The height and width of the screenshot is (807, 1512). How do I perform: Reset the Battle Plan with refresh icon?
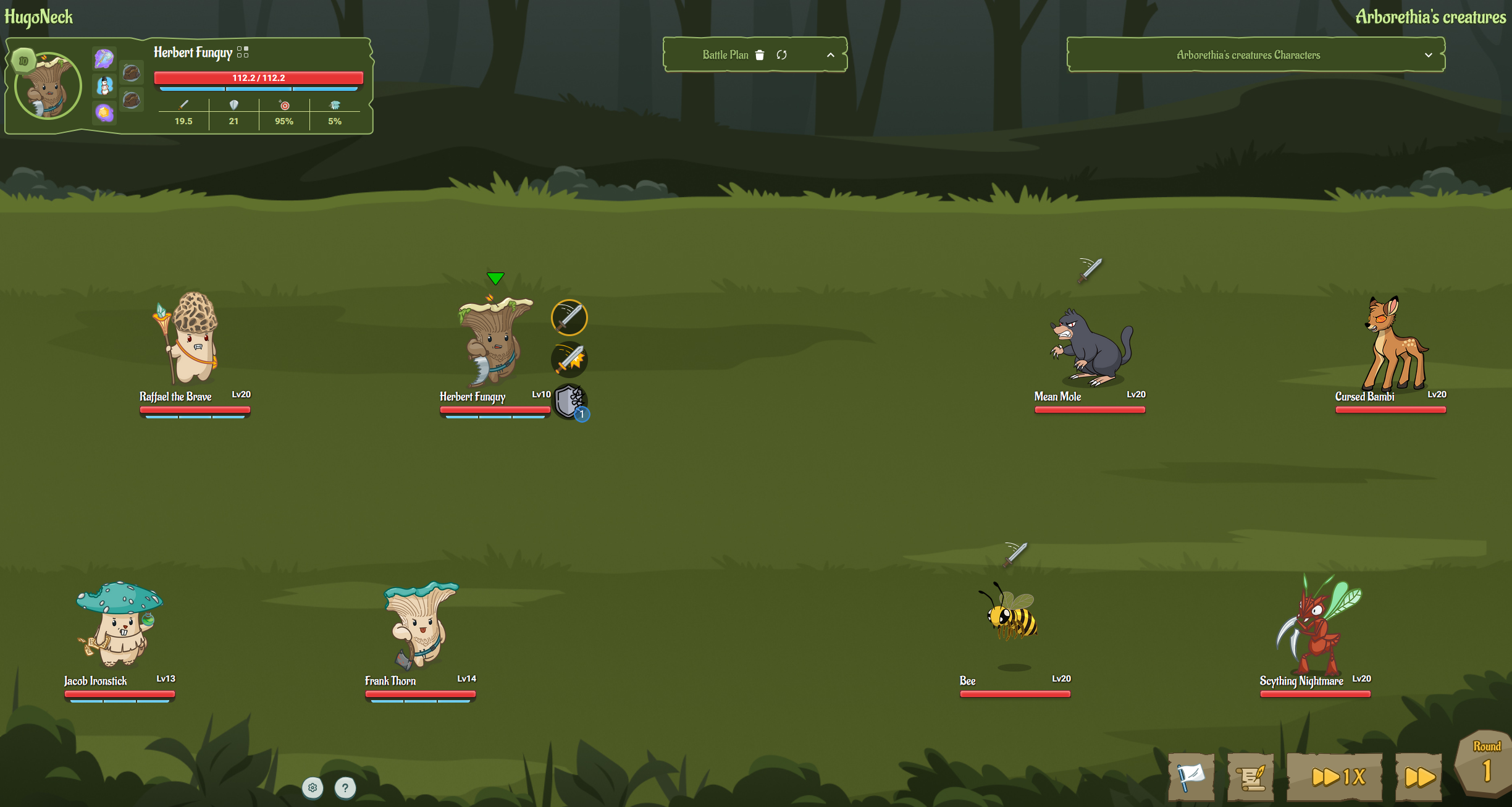782,55
